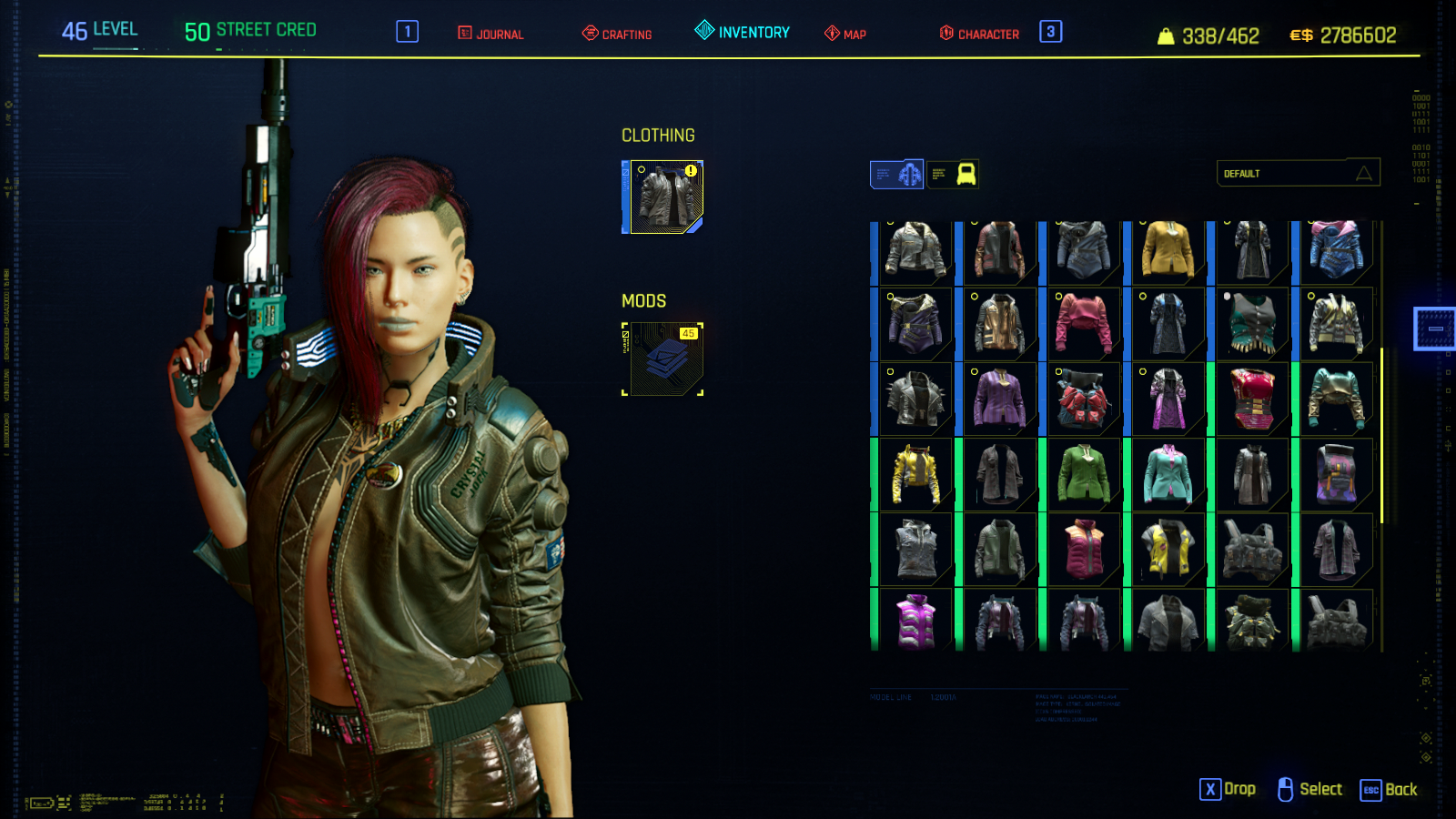Screen dimensions: 1456x819
Task: Open the Journal tab
Action: pos(491,34)
